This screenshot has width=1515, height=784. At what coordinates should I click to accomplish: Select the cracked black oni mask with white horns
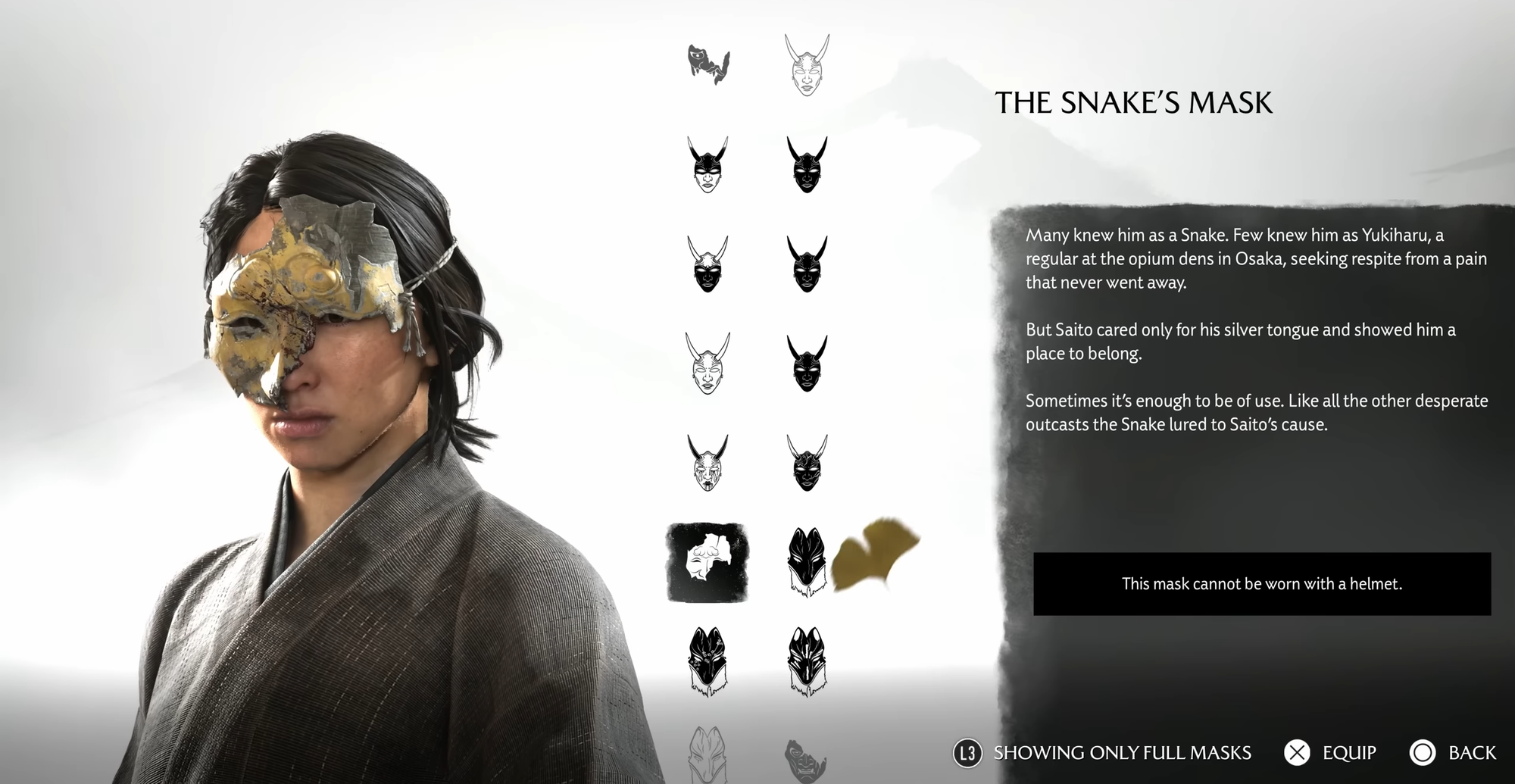click(x=807, y=462)
